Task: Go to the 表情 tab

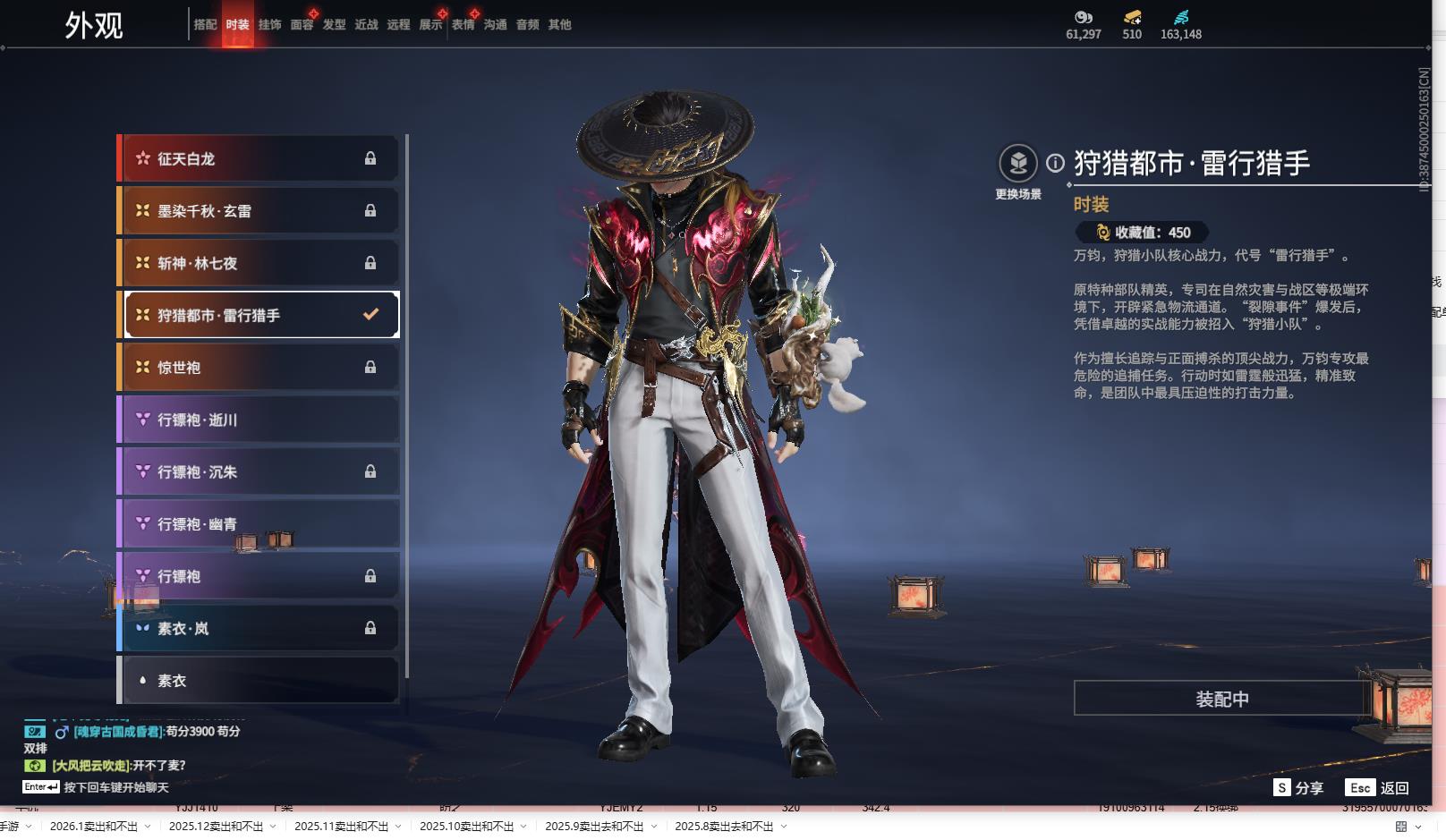Action: click(463, 25)
